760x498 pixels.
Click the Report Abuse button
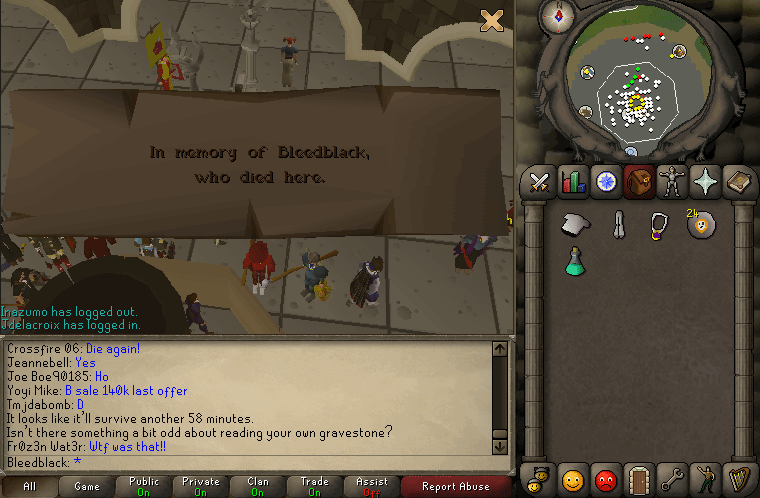pos(455,487)
